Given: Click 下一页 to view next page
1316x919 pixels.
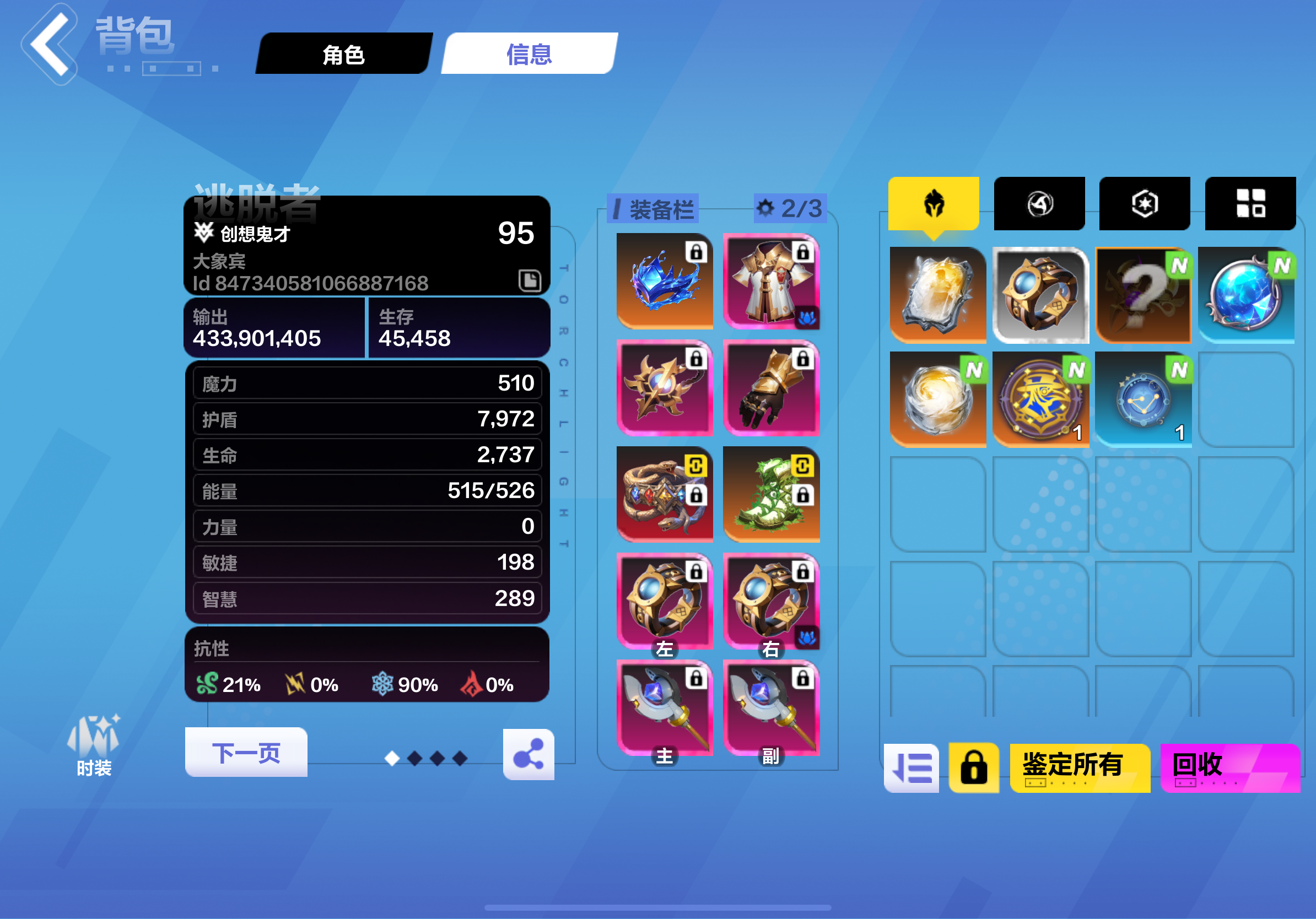Looking at the screenshot, I should click(x=245, y=753).
